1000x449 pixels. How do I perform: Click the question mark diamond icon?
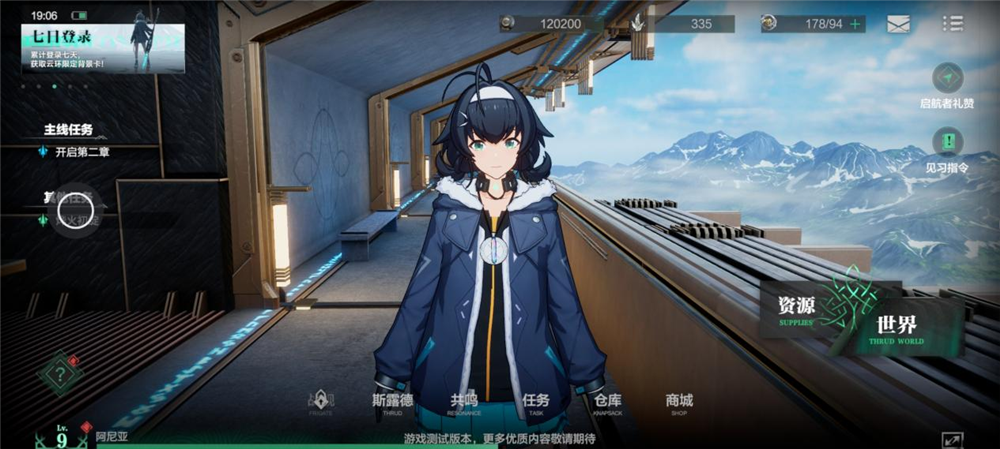click(60, 376)
